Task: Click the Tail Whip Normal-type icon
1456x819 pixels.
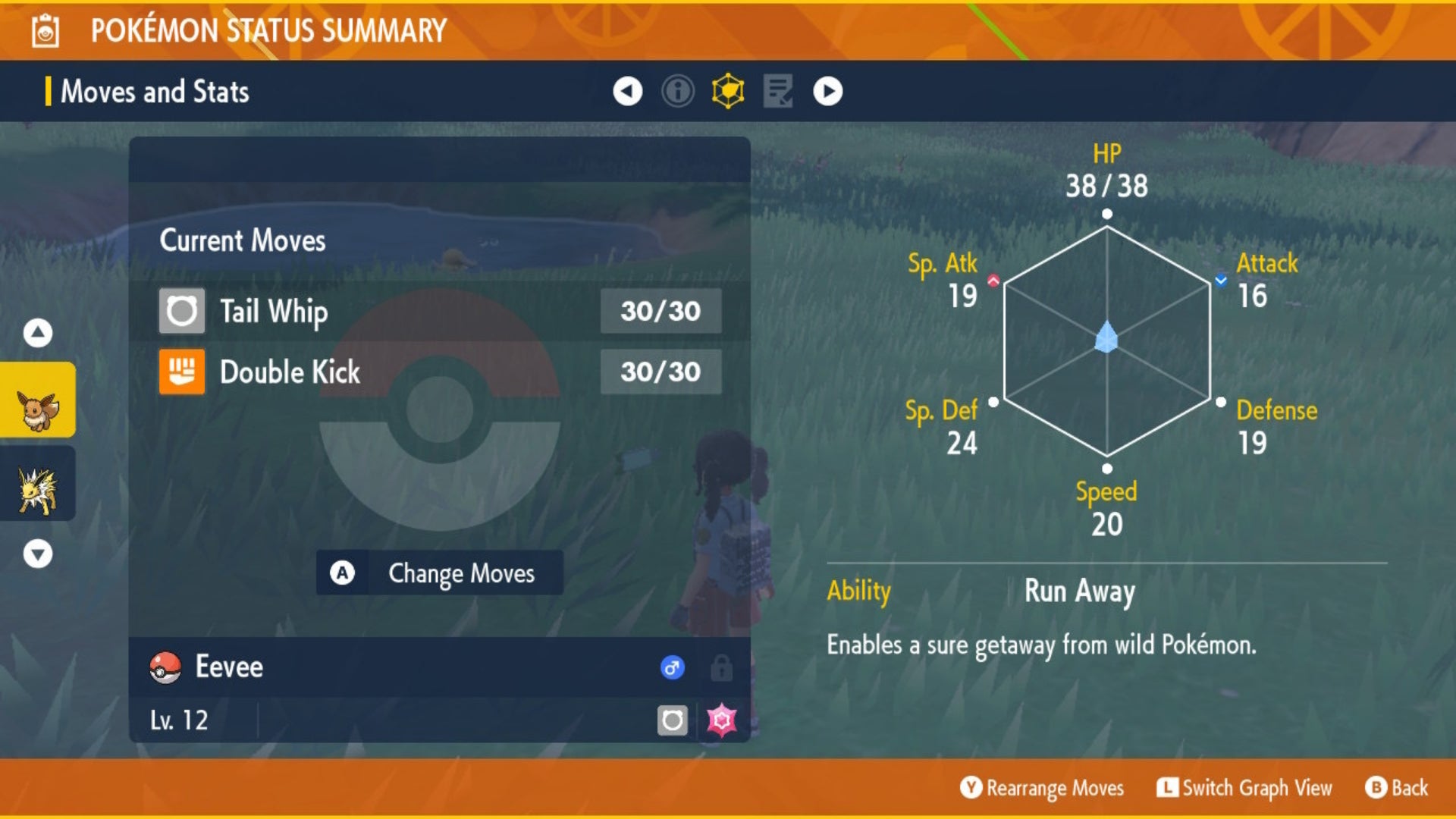Action: coord(182,311)
